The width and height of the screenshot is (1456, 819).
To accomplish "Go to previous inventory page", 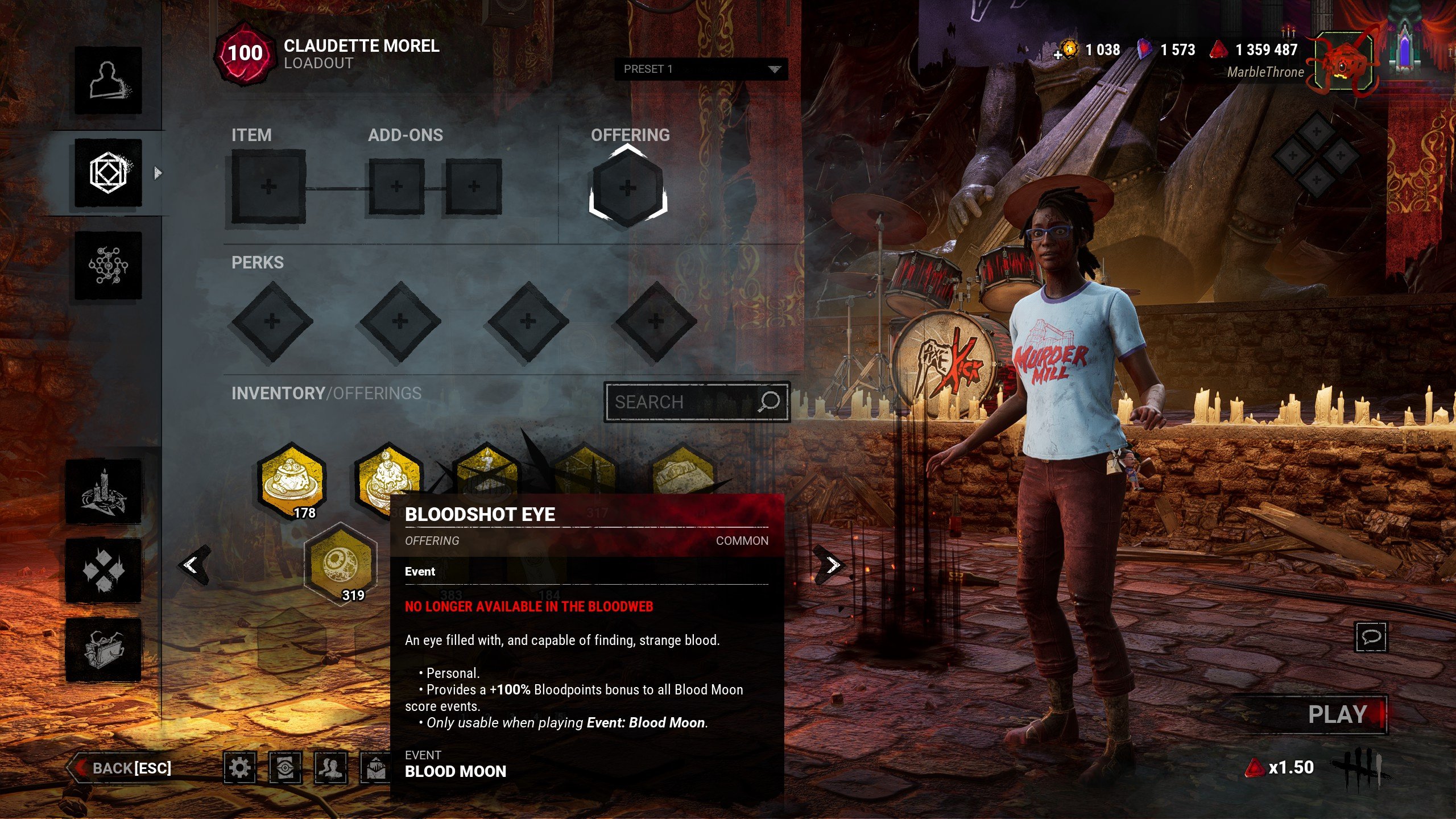I will [x=192, y=565].
